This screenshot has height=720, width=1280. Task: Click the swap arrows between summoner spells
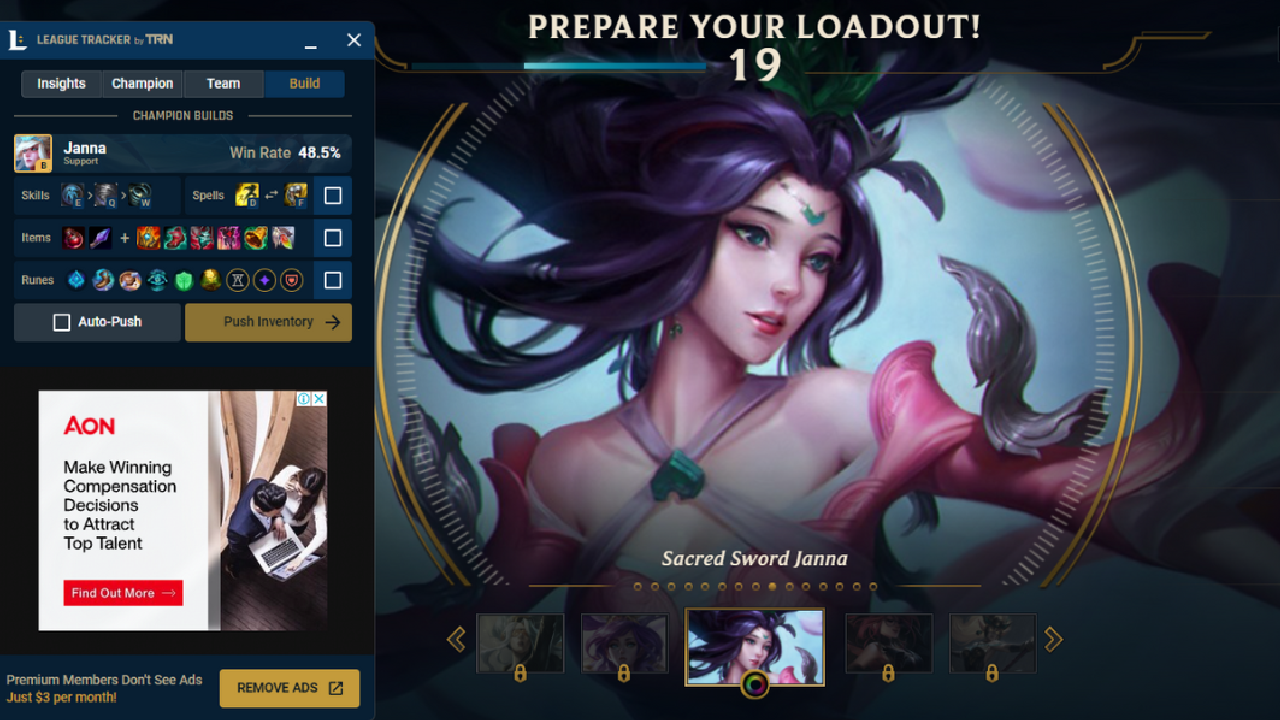point(271,193)
